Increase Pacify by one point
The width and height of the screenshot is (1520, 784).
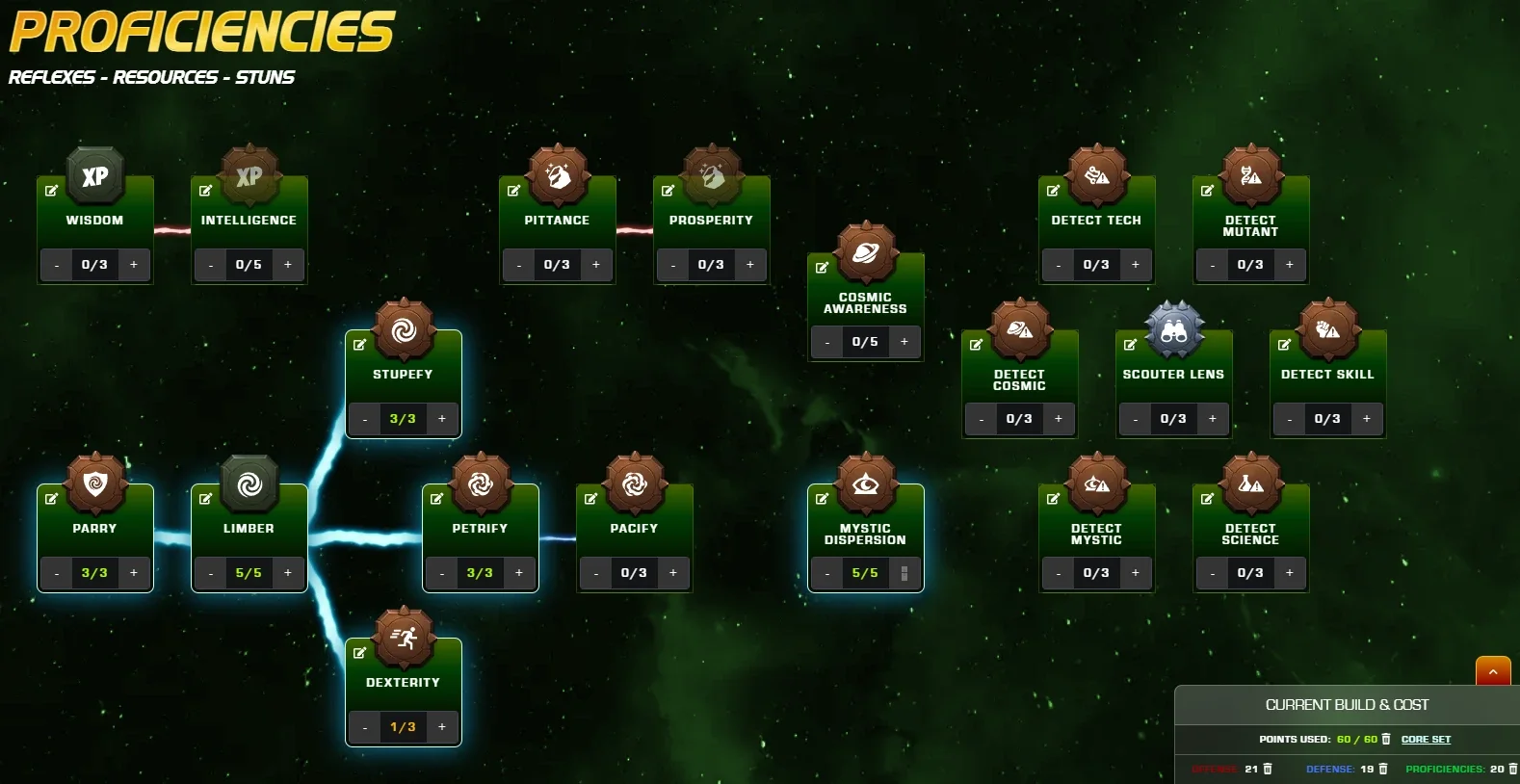[673, 573]
